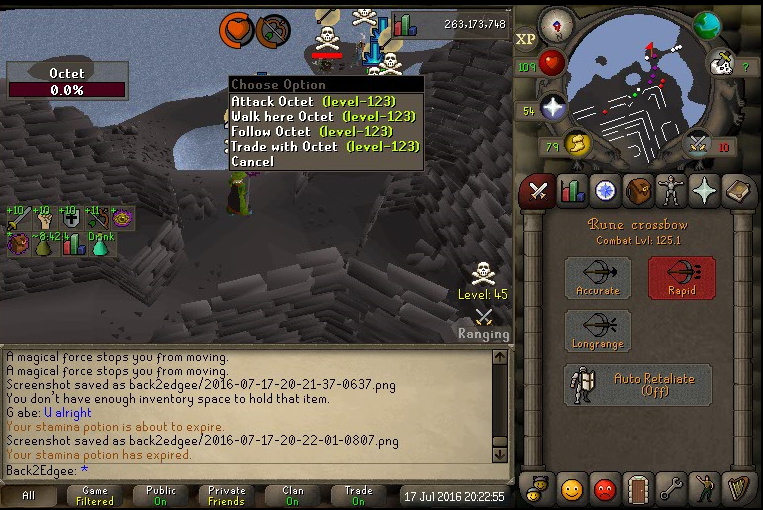The image size is (763, 510).
Task: Pick Trade with Octet option
Action: pos(325,146)
